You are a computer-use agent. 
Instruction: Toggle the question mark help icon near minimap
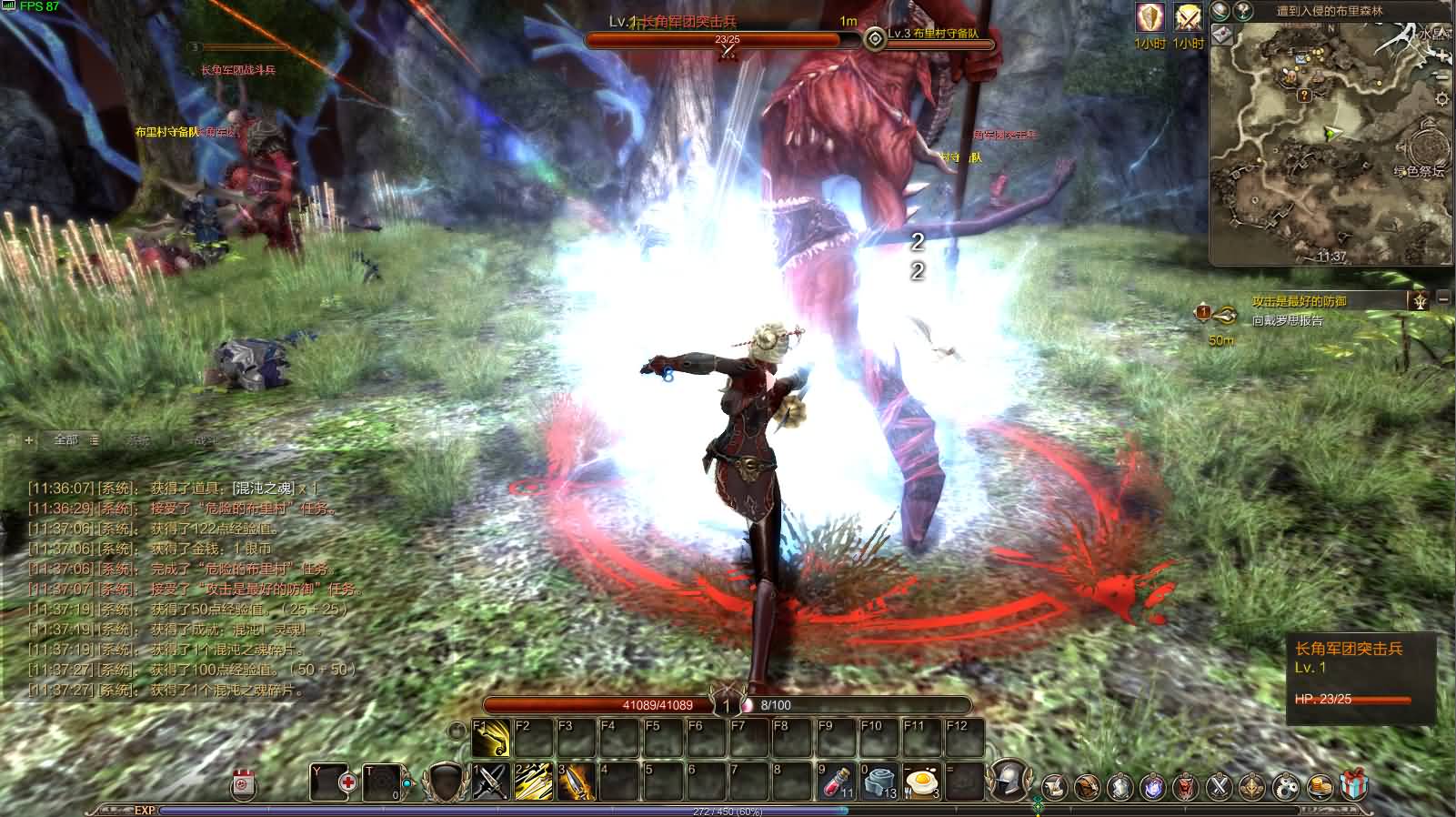pos(1245,13)
